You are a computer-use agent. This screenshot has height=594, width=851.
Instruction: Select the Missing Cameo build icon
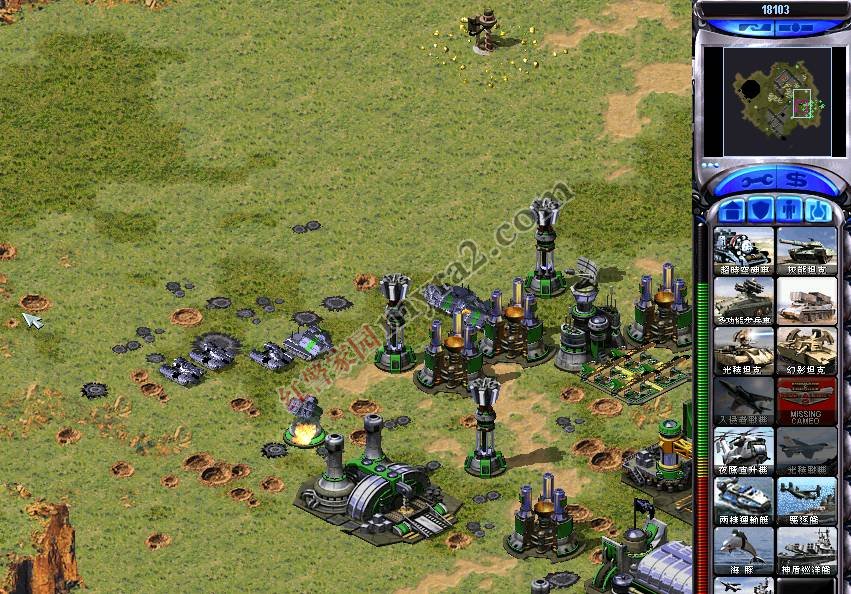pos(806,401)
